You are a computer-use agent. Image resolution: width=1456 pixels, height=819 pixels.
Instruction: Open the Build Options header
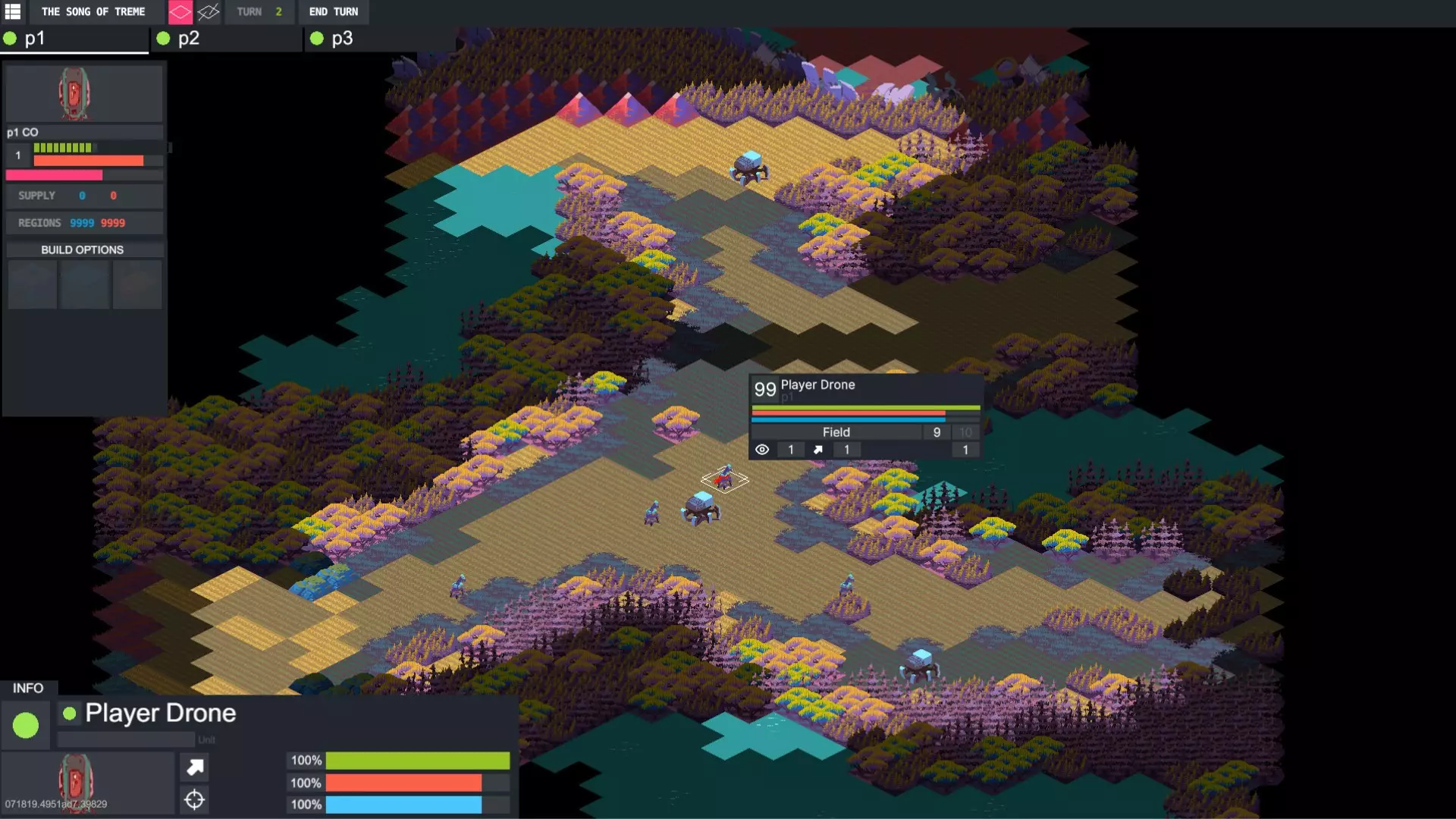coord(83,249)
